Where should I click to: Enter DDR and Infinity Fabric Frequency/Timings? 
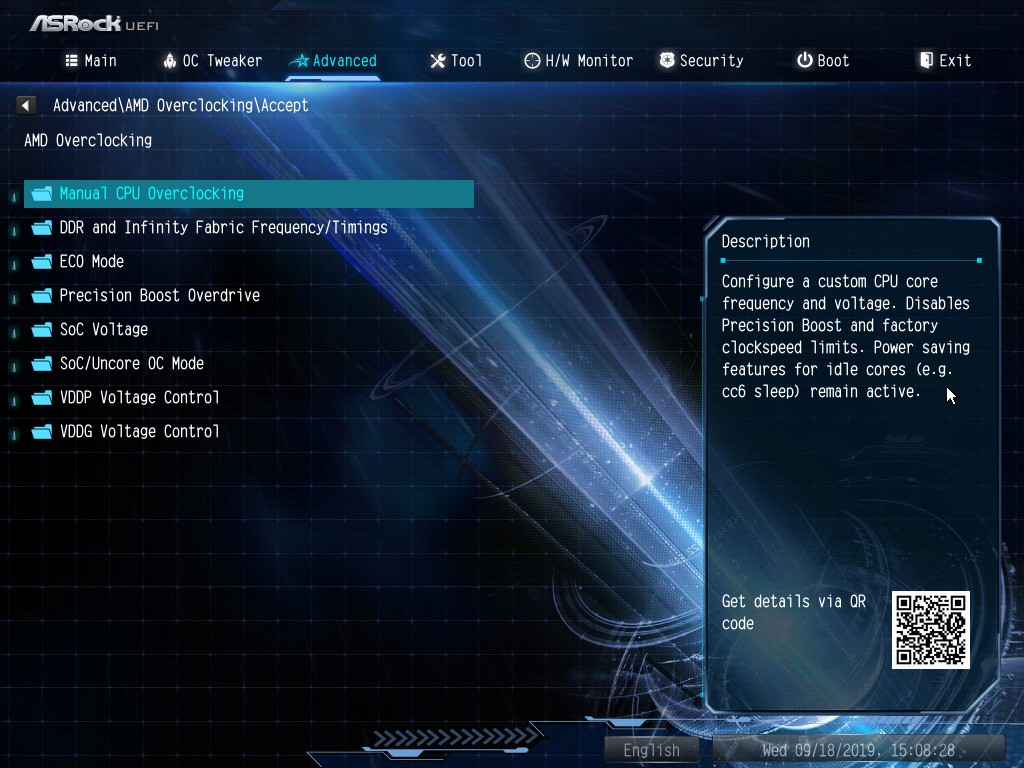click(223, 228)
